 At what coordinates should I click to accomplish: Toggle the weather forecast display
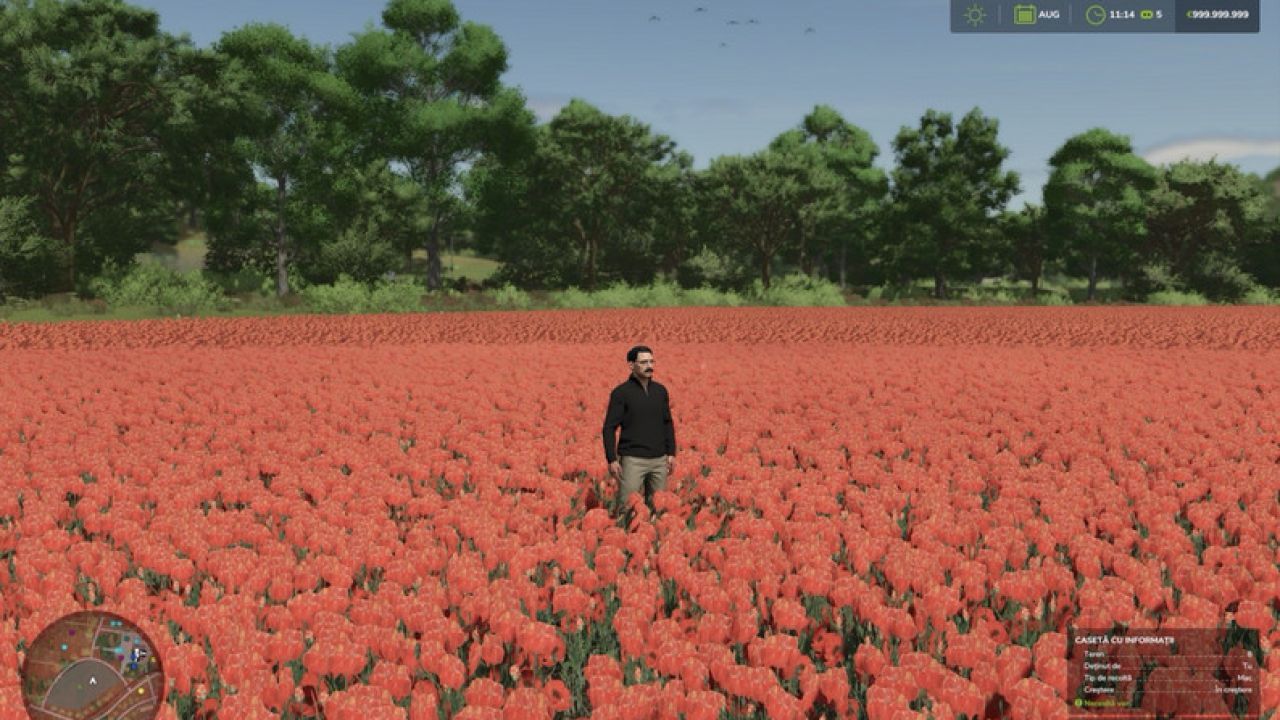[973, 14]
